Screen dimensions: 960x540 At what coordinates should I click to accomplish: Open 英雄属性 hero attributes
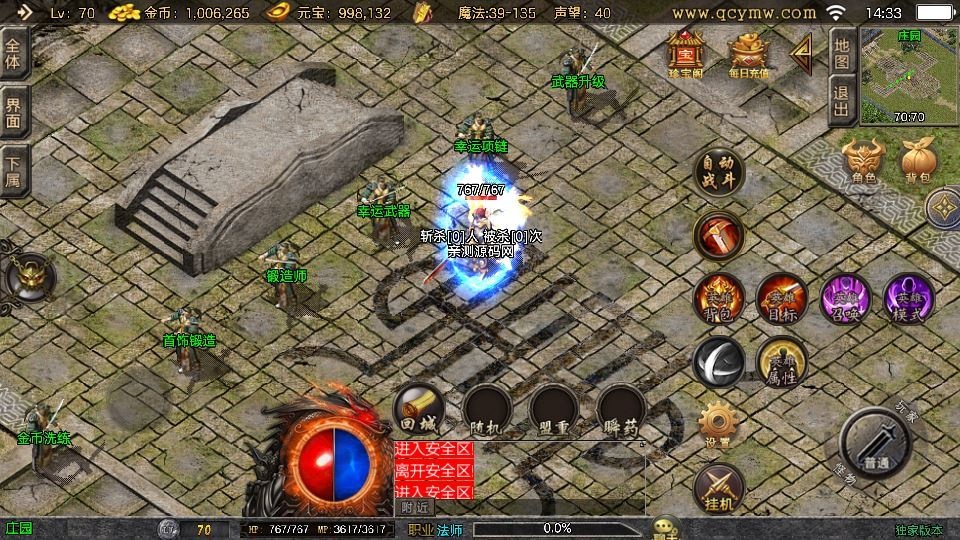781,361
